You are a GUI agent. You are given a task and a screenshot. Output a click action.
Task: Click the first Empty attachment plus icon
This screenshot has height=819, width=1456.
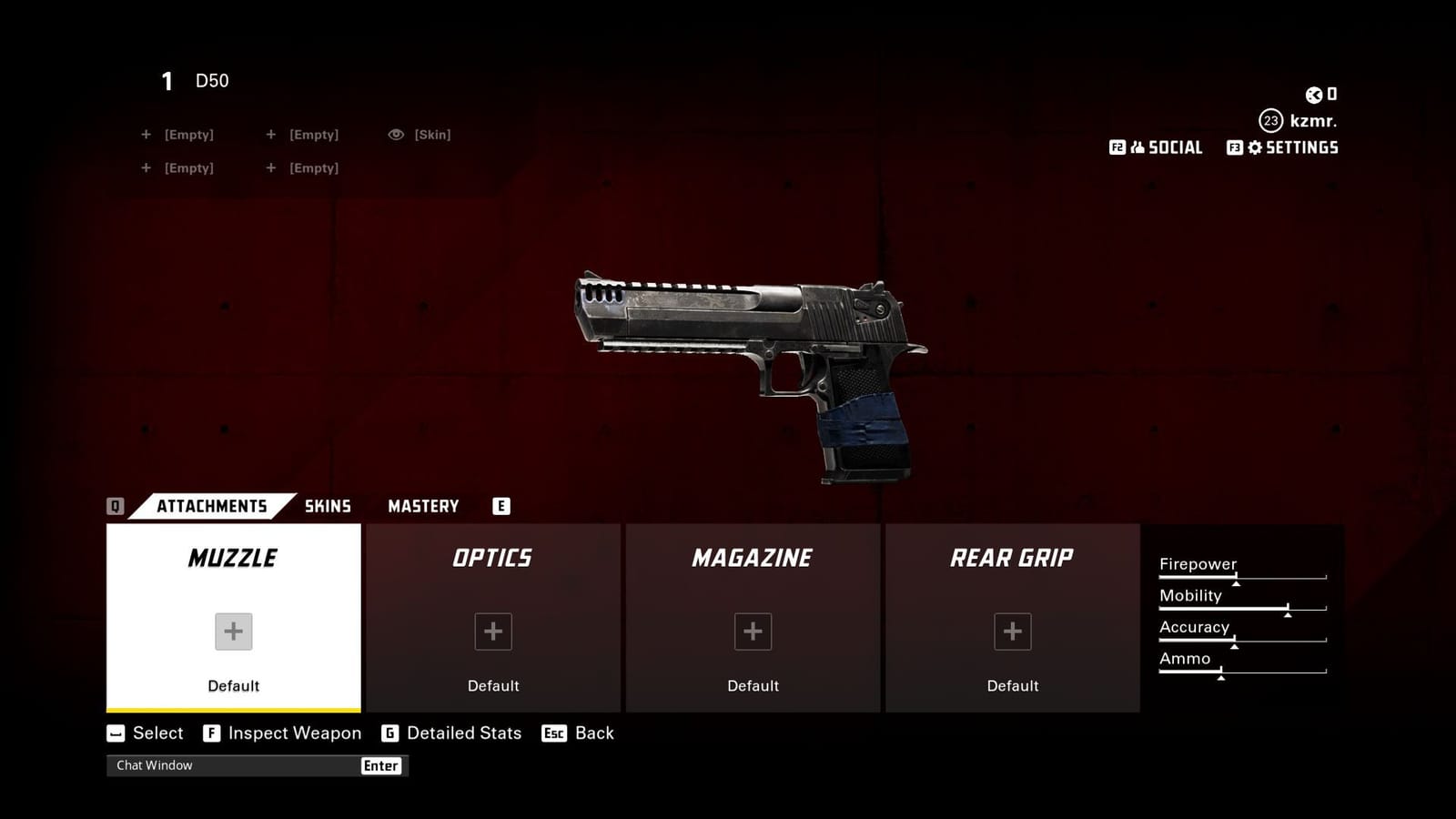(146, 134)
